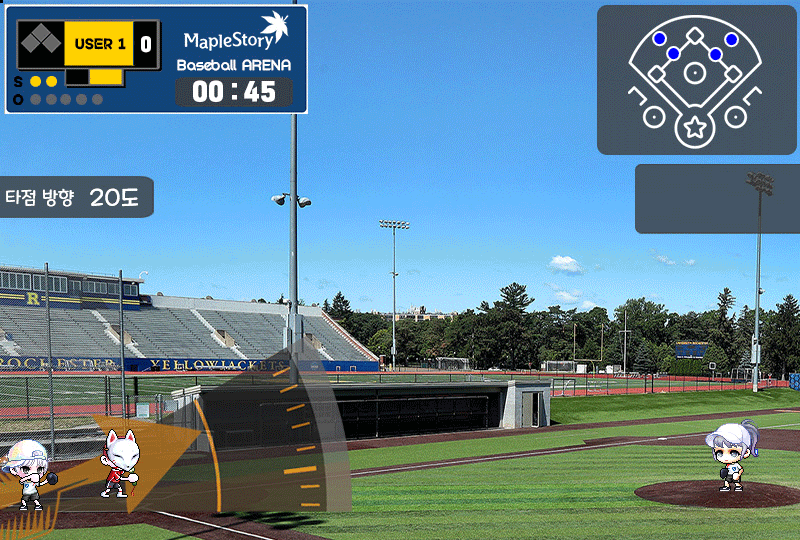This screenshot has width=800, height=540.
Task: Select the star home plate marker
Action: (694, 127)
